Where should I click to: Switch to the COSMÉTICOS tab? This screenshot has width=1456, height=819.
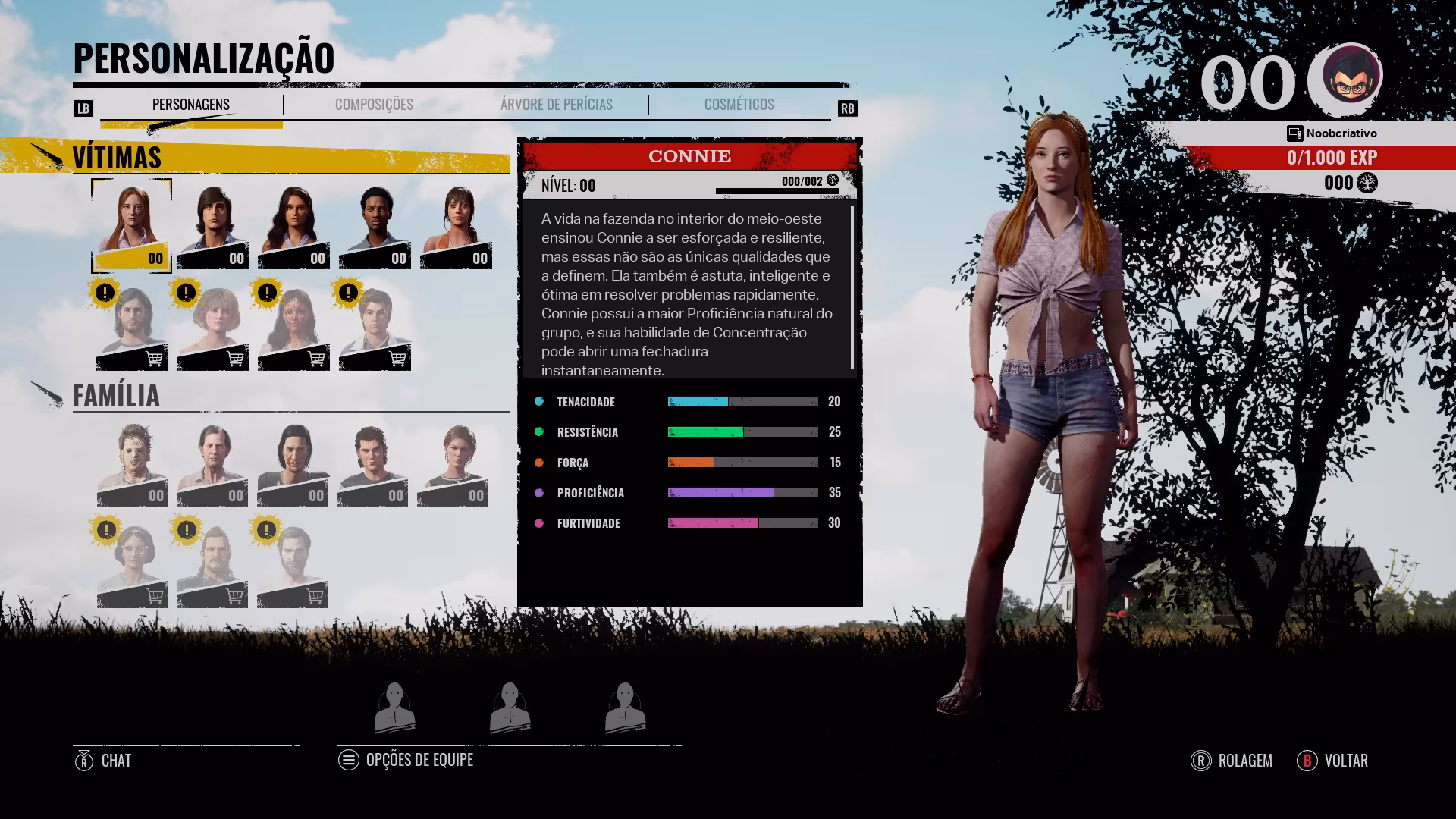pyautogui.click(x=739, y=105)
